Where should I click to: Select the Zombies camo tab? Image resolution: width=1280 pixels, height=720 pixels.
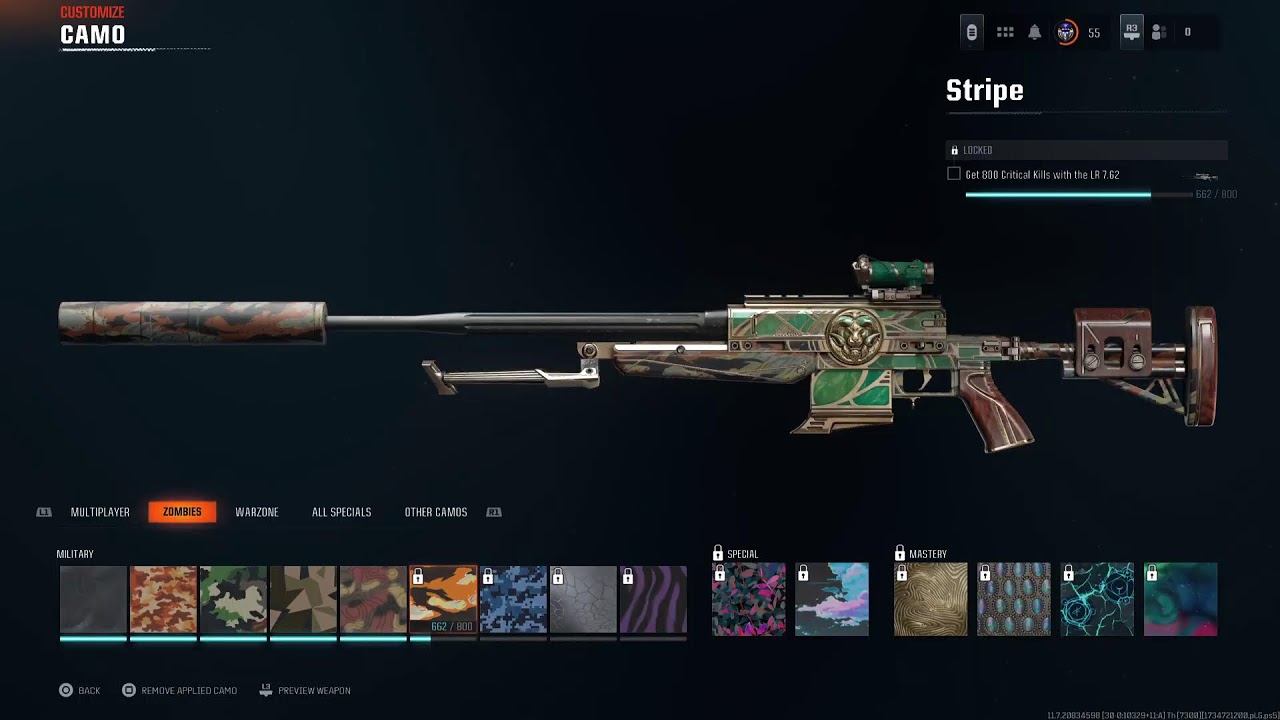[182, 512]
